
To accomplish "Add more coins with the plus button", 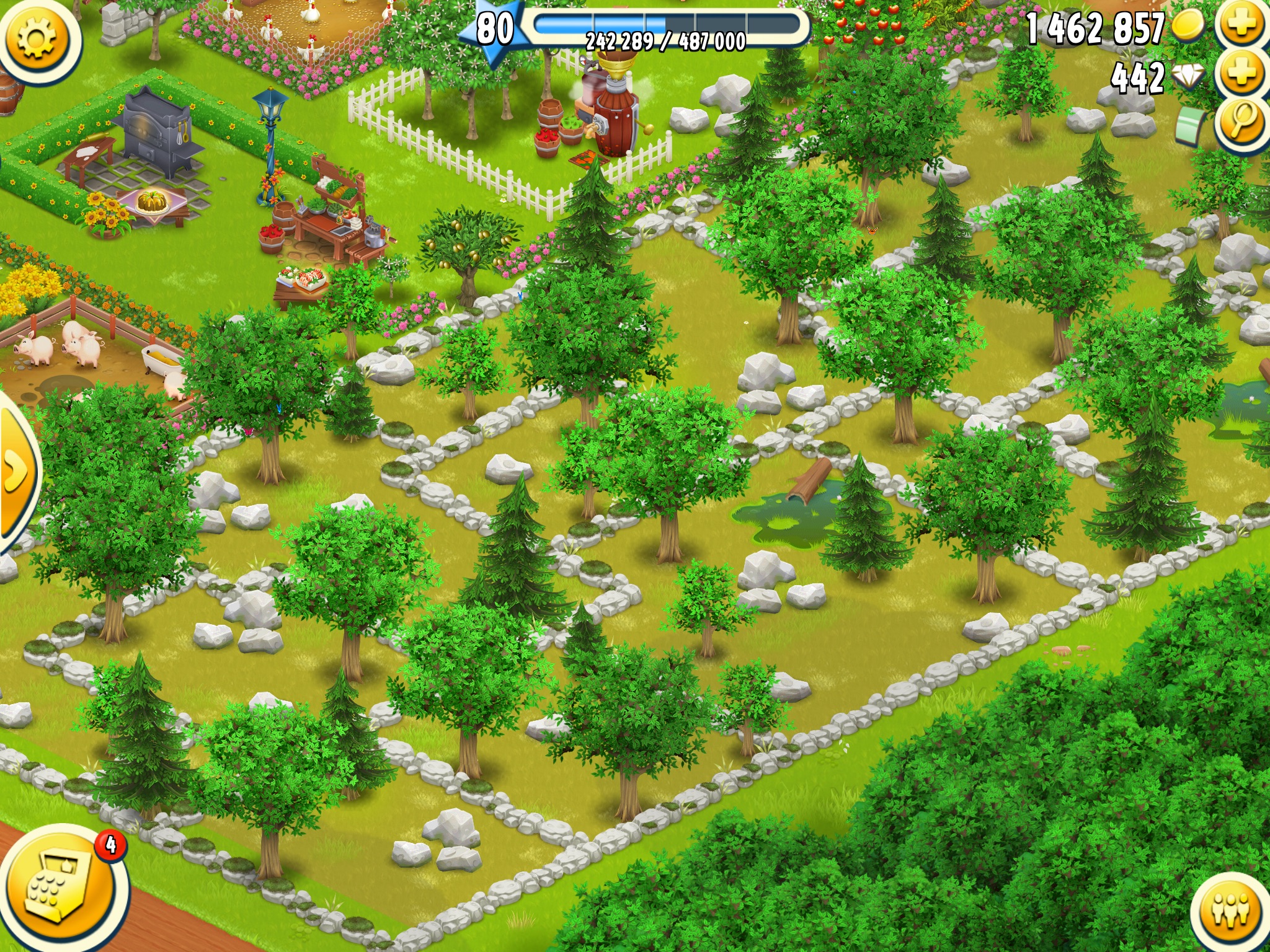I will tap(1241, 25).
